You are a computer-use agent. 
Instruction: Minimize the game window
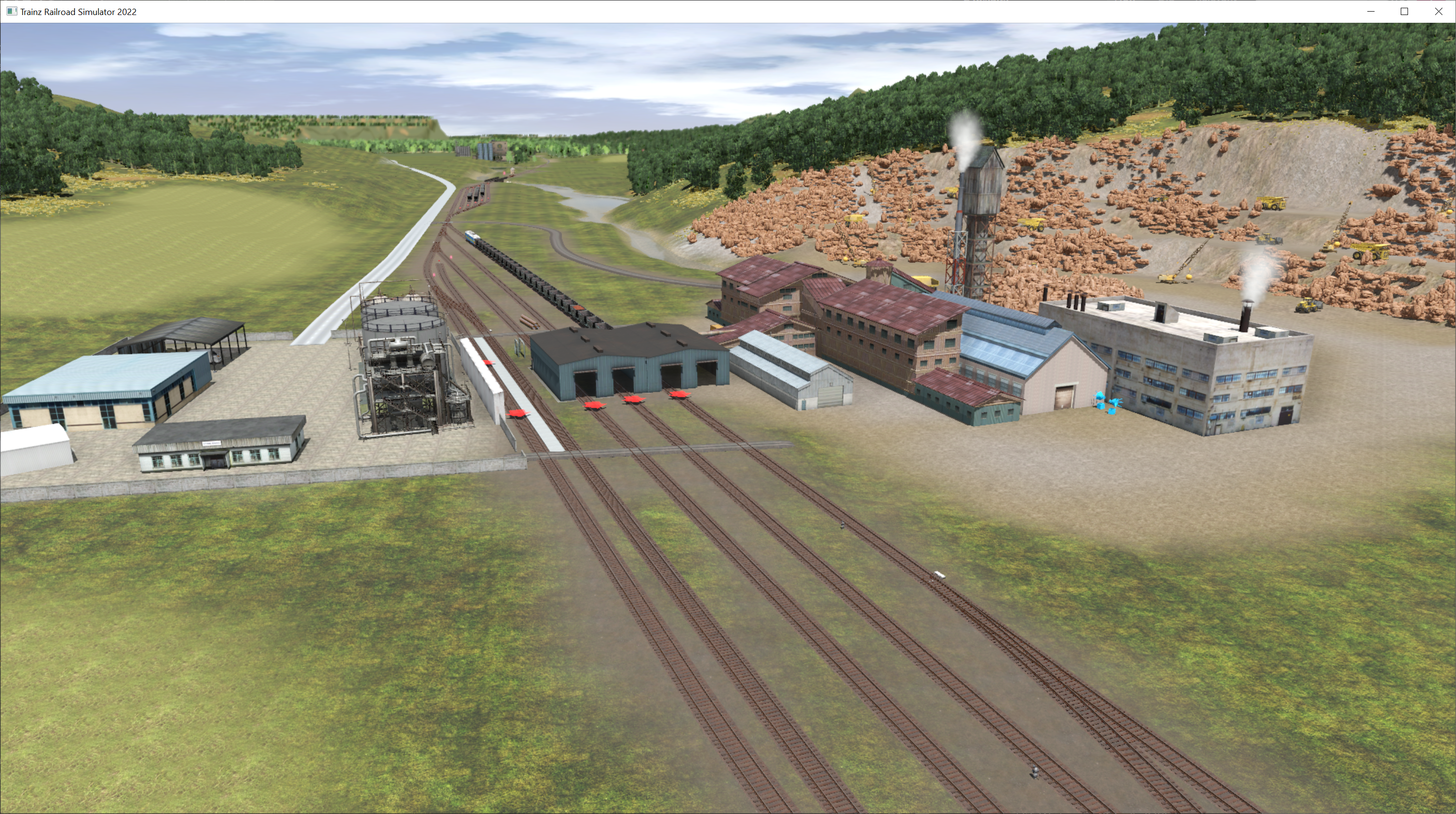[1370, 11]
